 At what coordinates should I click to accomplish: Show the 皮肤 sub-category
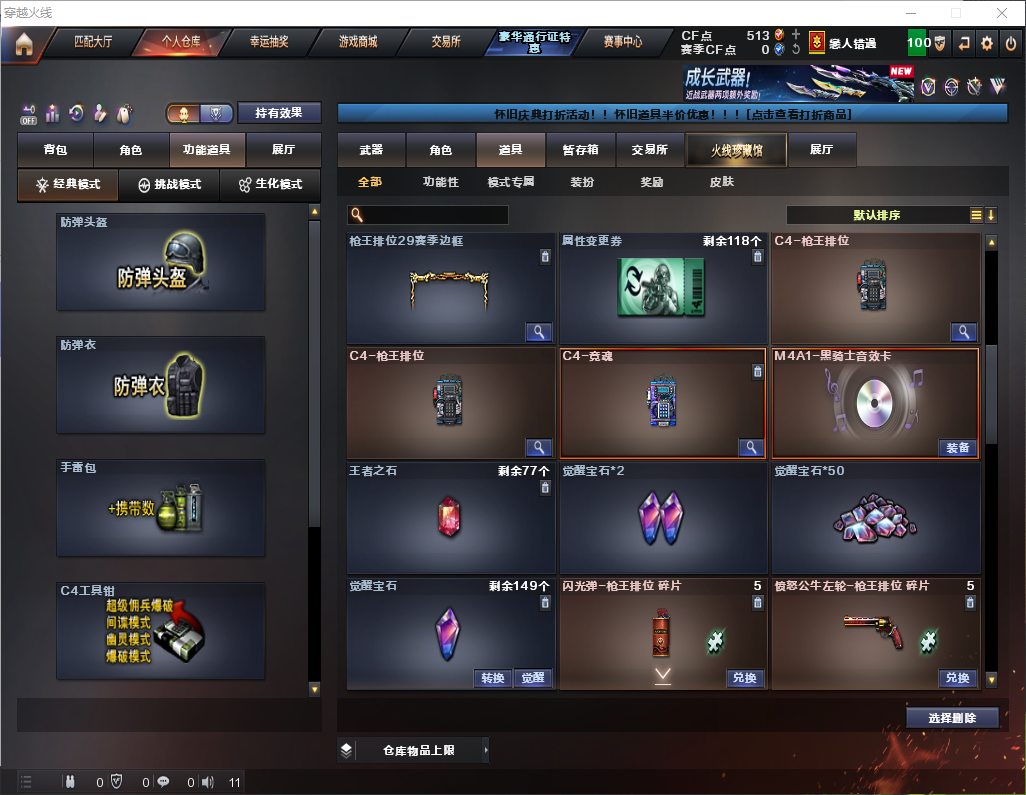point(721,182)
